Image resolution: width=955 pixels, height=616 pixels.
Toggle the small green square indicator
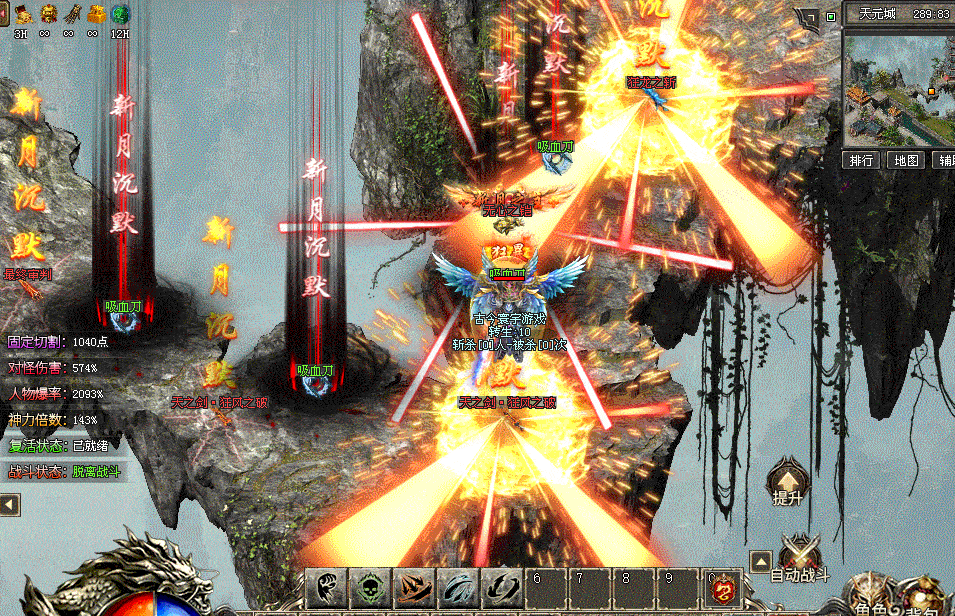tap(831, 16)
